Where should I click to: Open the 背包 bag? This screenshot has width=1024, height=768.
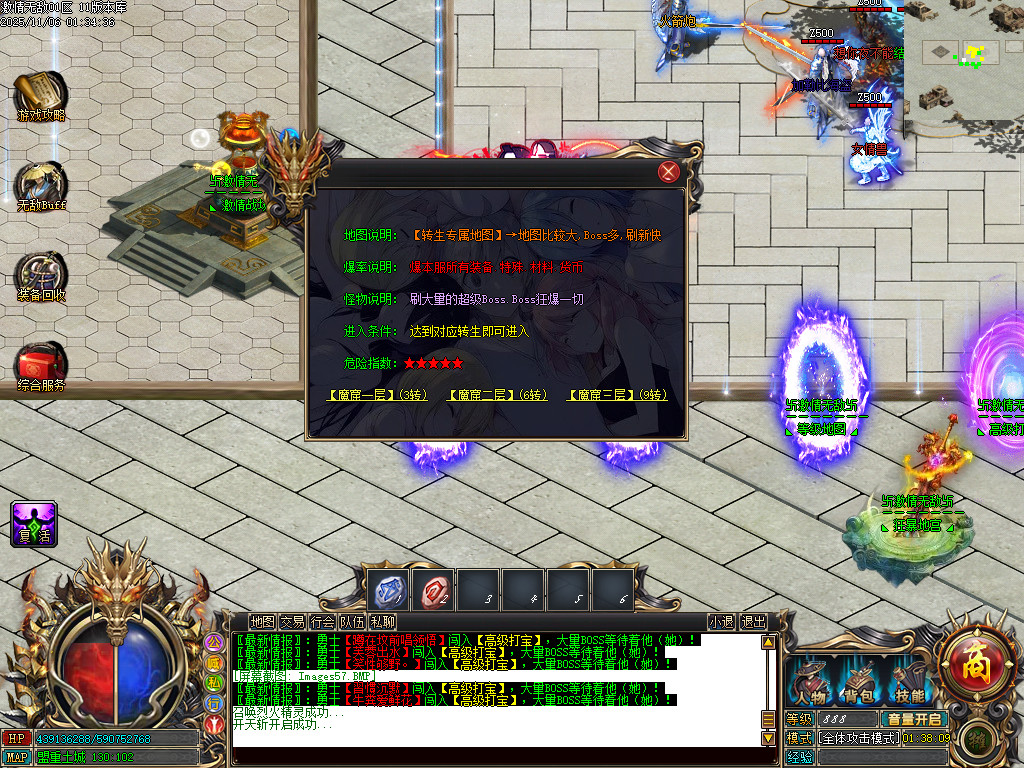click(x=860, y=685)
